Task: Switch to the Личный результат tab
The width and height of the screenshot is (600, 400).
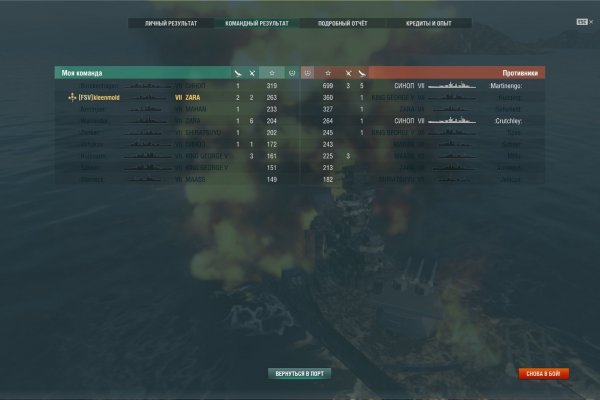Action: coord(171,21)
